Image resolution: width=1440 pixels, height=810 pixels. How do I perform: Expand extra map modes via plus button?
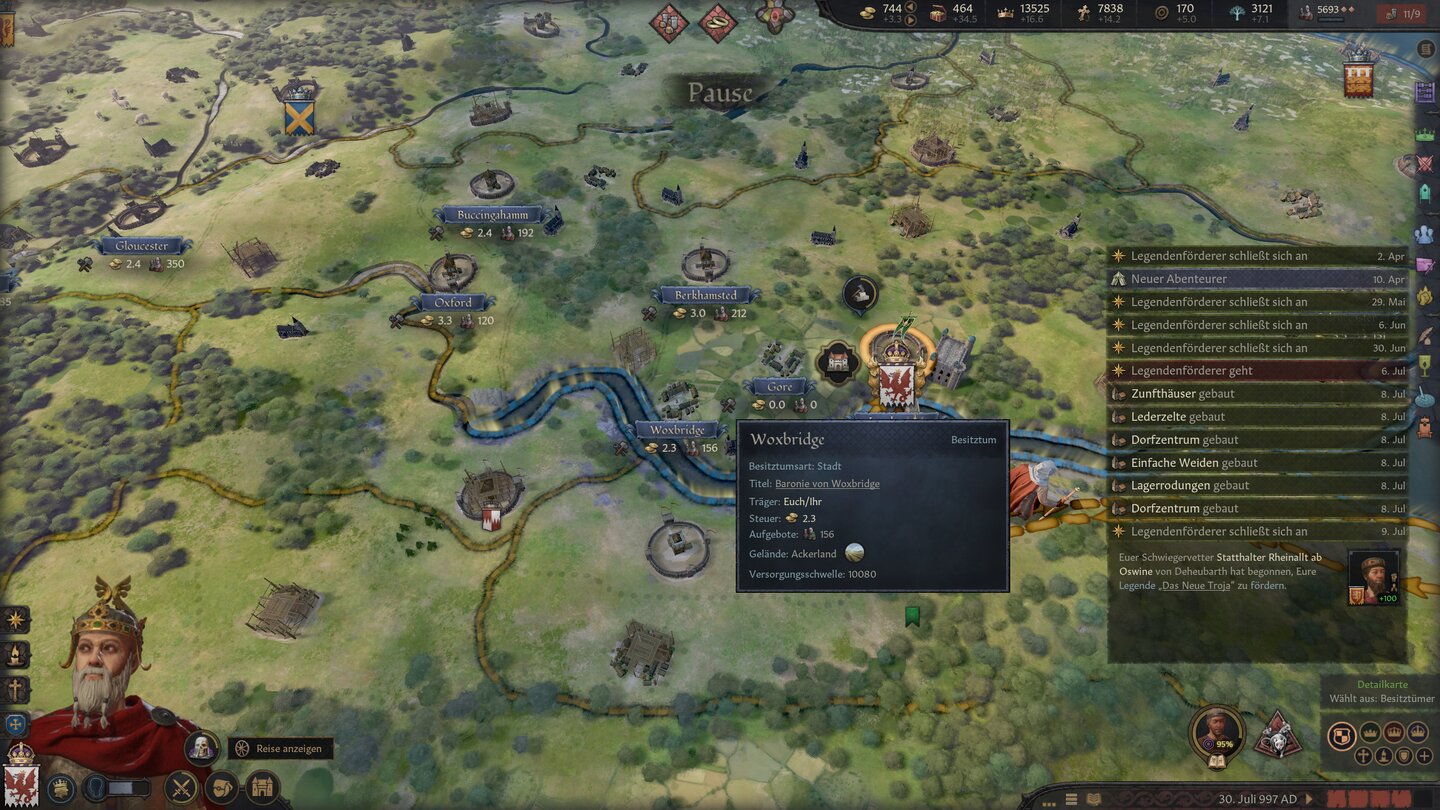[1424, 756]
